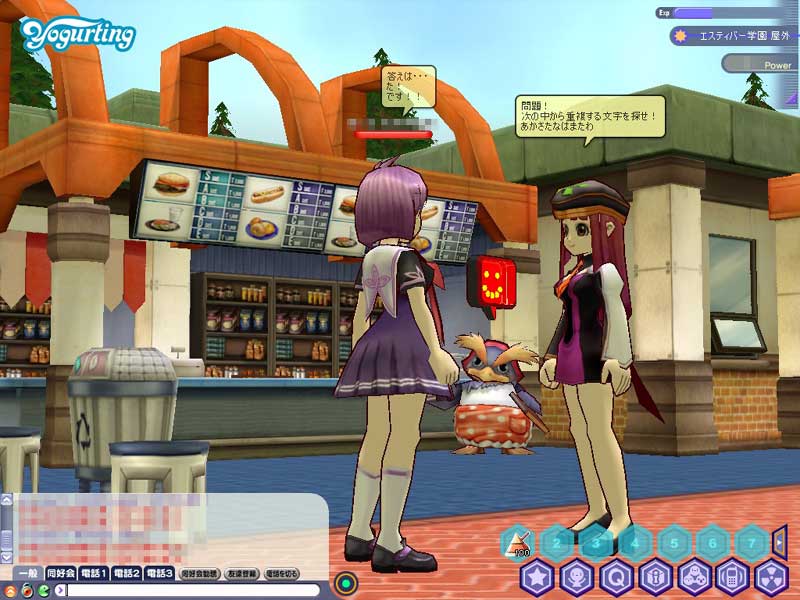
Task: Click the radiation-symbol hexagon icon
Action: tap(771, 578)
